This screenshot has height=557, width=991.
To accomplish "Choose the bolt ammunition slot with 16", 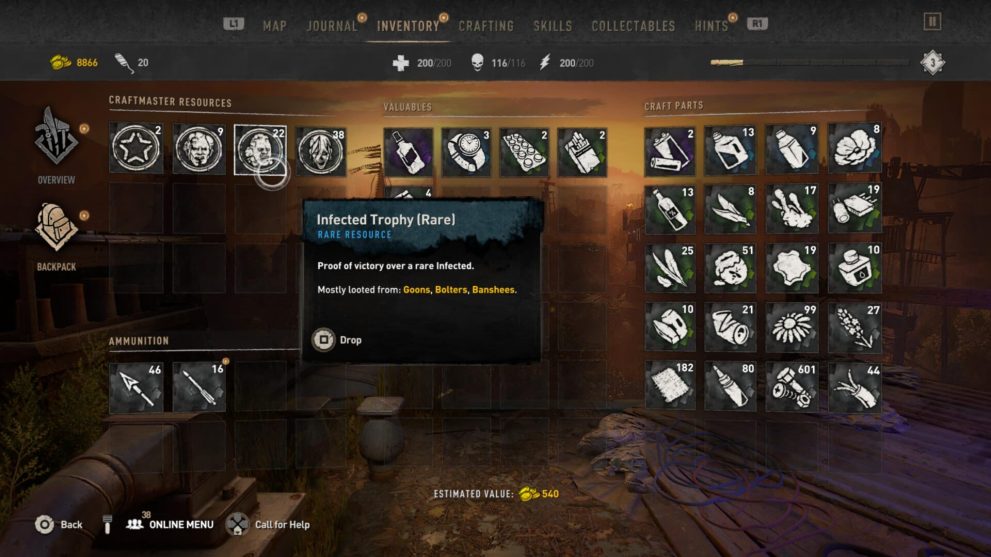I will pos(198,388).
